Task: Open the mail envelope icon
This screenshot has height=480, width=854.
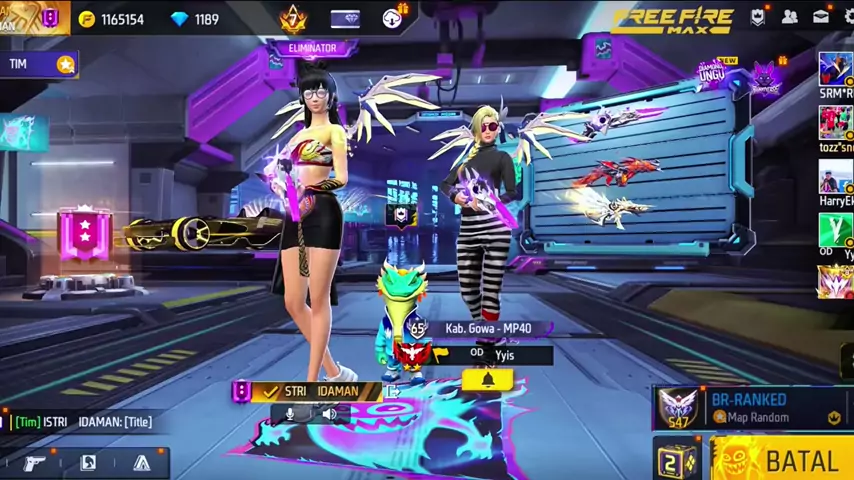Action: coord(820,17)
